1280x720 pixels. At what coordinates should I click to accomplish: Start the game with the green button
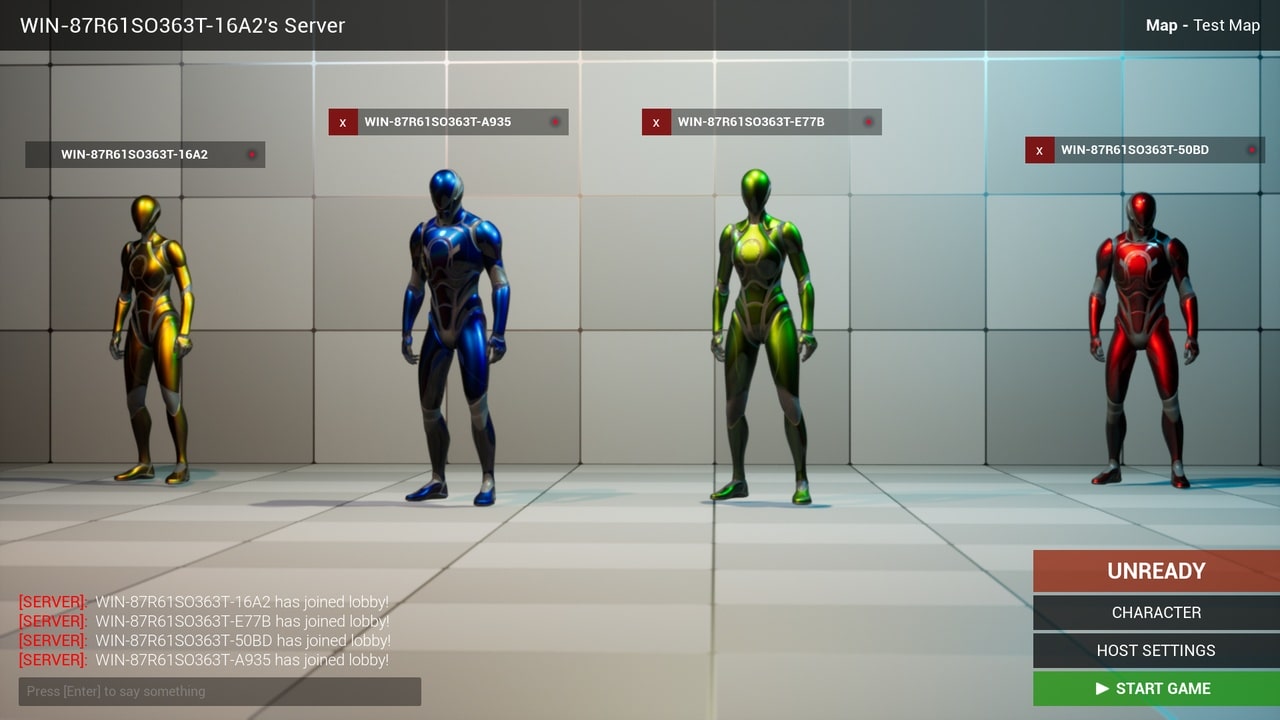coord(1155,688)
